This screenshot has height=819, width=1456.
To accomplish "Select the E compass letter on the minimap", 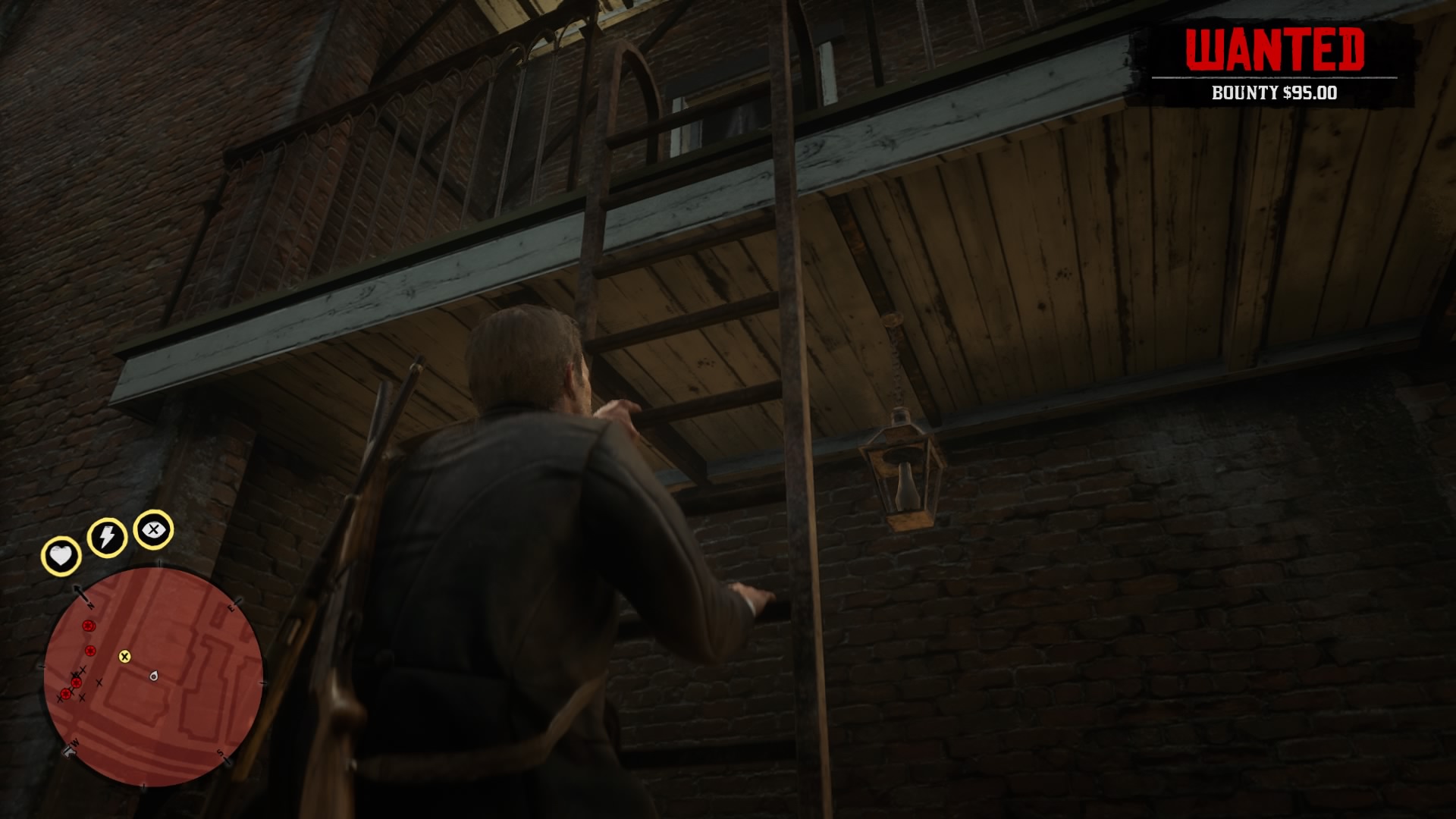I will point(230,607).
